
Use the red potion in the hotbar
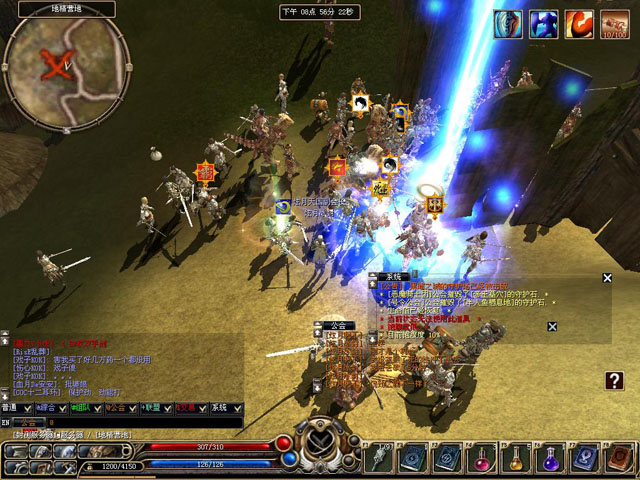[x=482, y=458]
